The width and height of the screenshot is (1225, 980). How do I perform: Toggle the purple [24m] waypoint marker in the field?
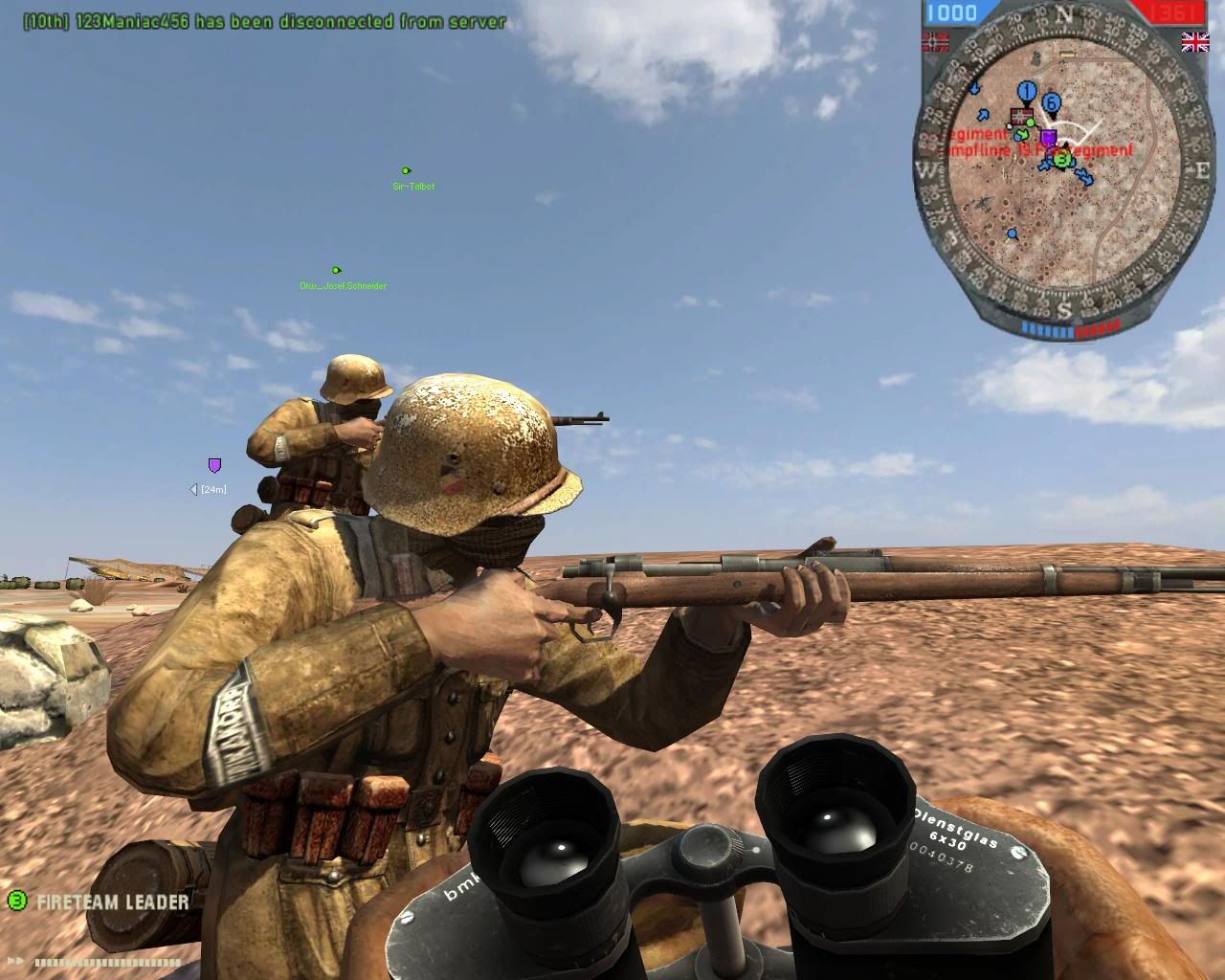(215, 466)
